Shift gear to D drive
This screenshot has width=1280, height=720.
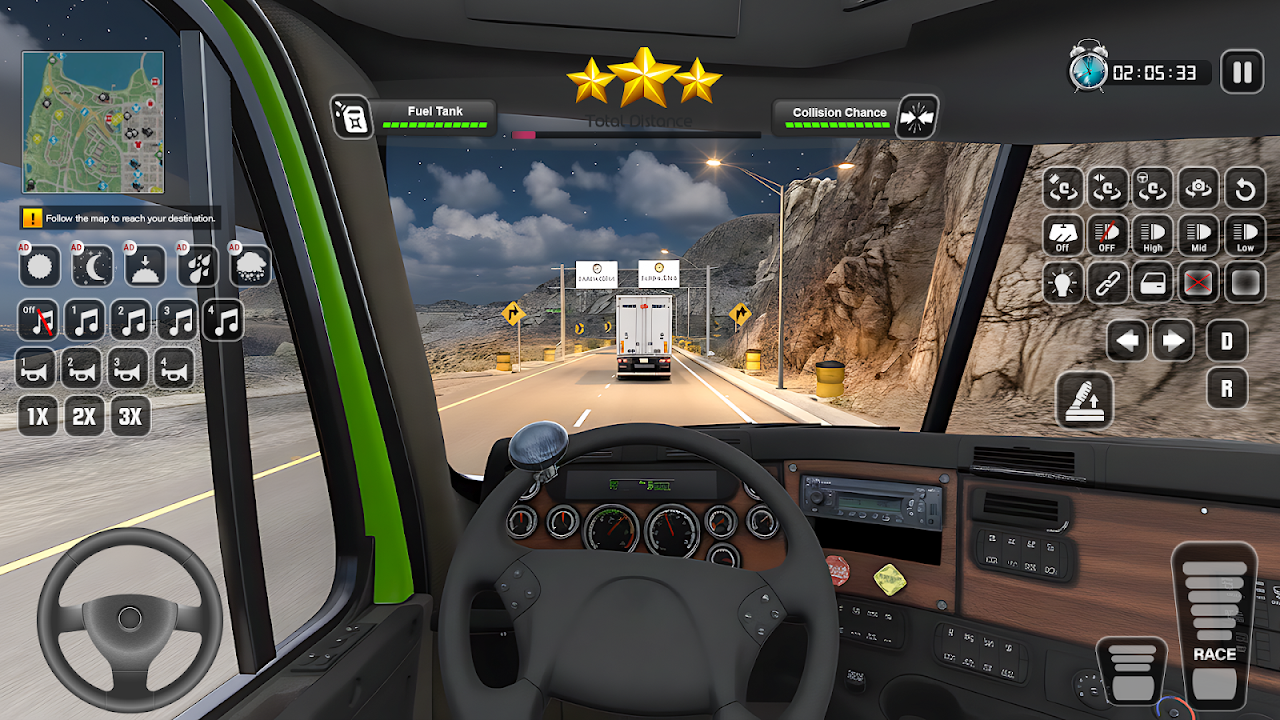[x=1227, y=342]
